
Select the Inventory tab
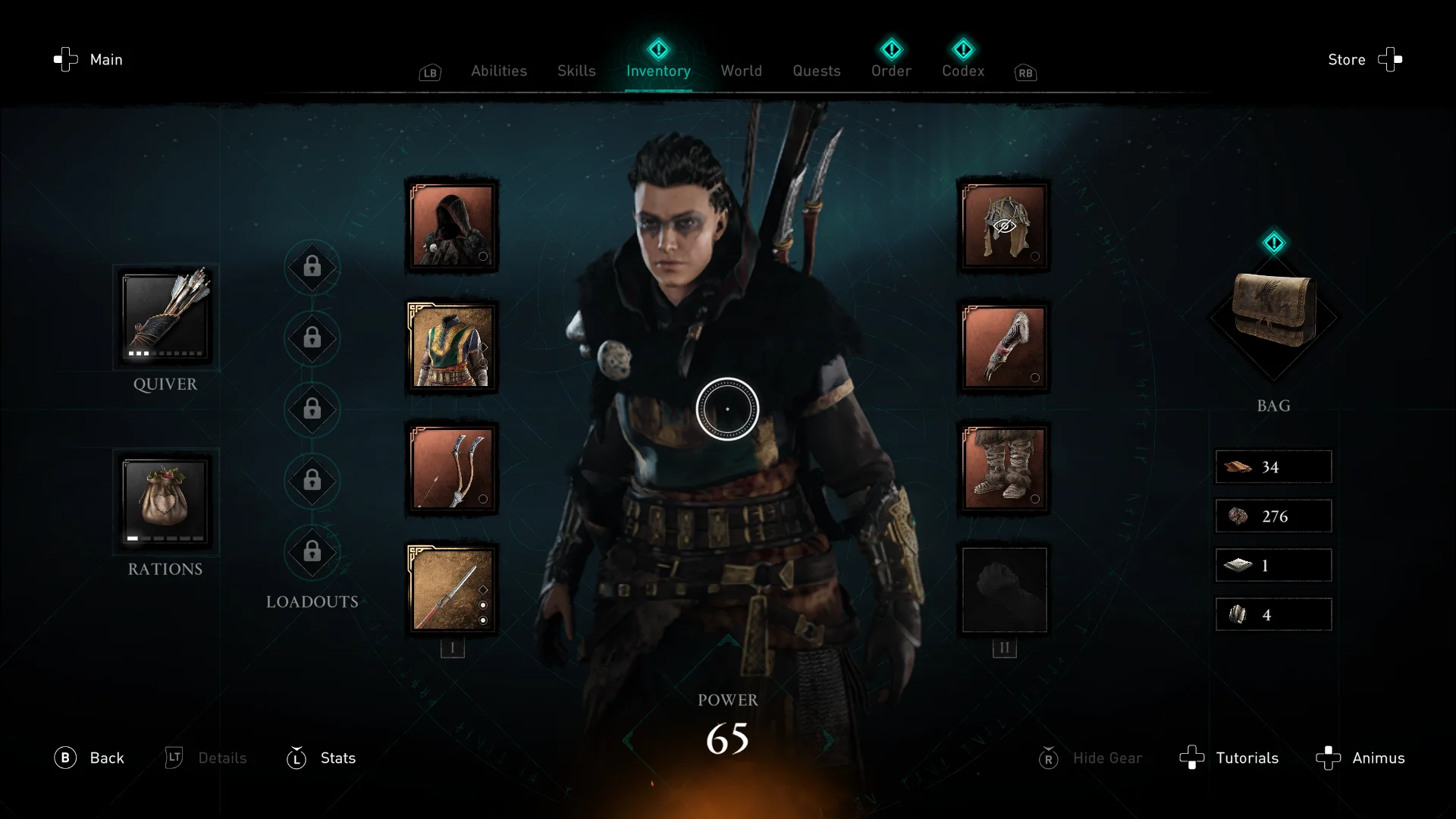pos(658,71)
